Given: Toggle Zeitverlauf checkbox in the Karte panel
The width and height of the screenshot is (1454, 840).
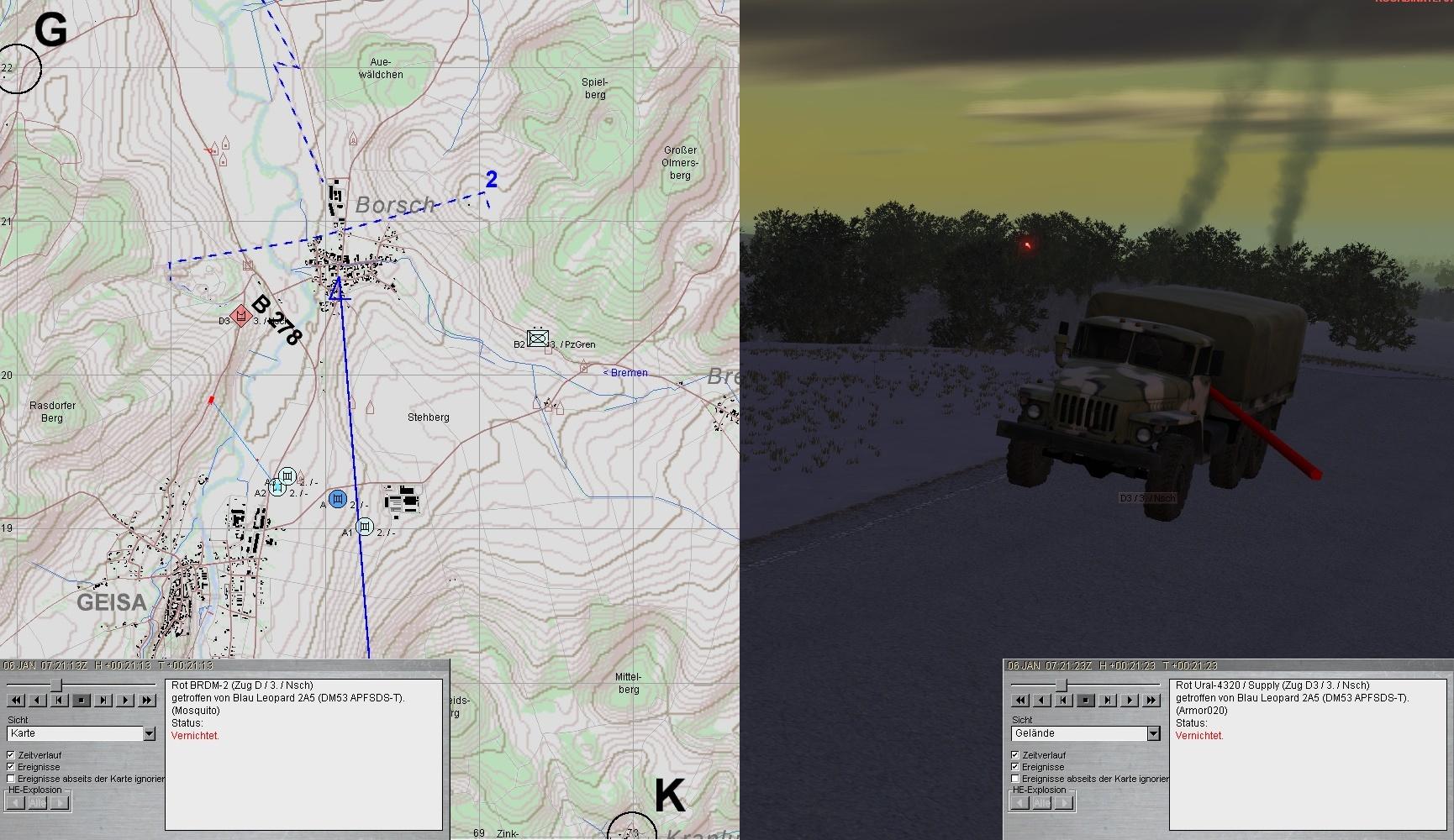Looking at the screenshot, I should coord(11,755).
